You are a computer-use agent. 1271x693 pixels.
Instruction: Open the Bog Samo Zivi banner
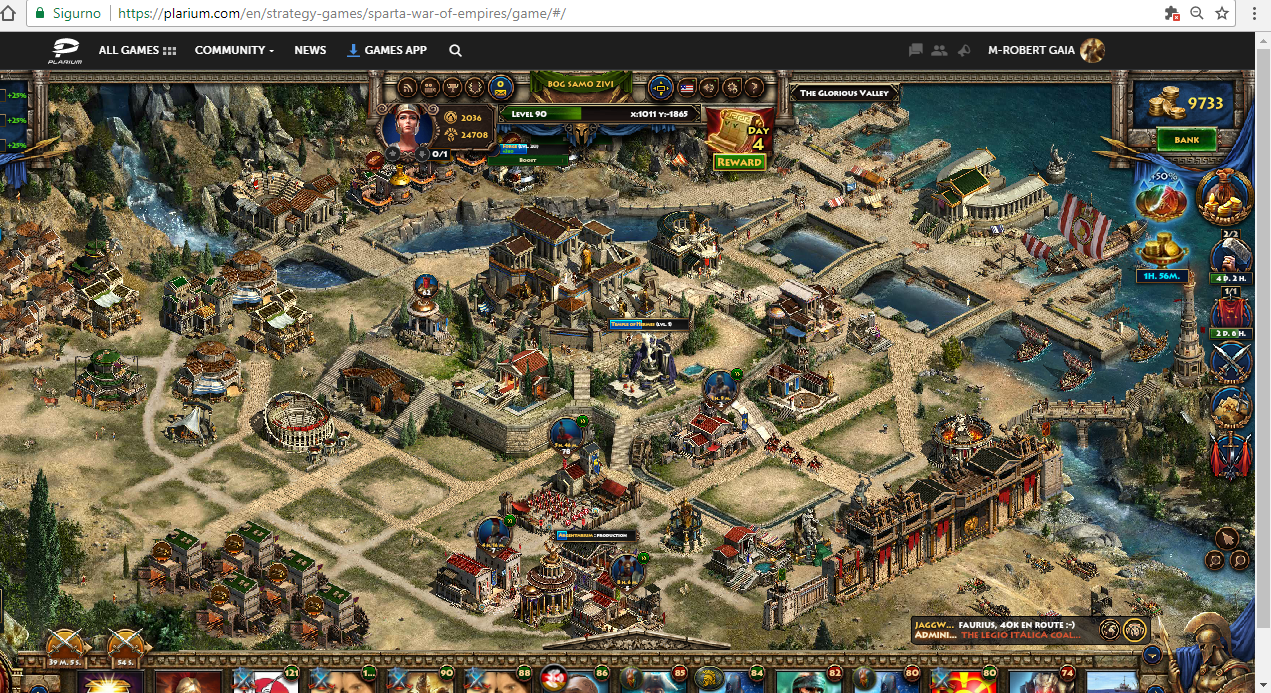point(582,85)
